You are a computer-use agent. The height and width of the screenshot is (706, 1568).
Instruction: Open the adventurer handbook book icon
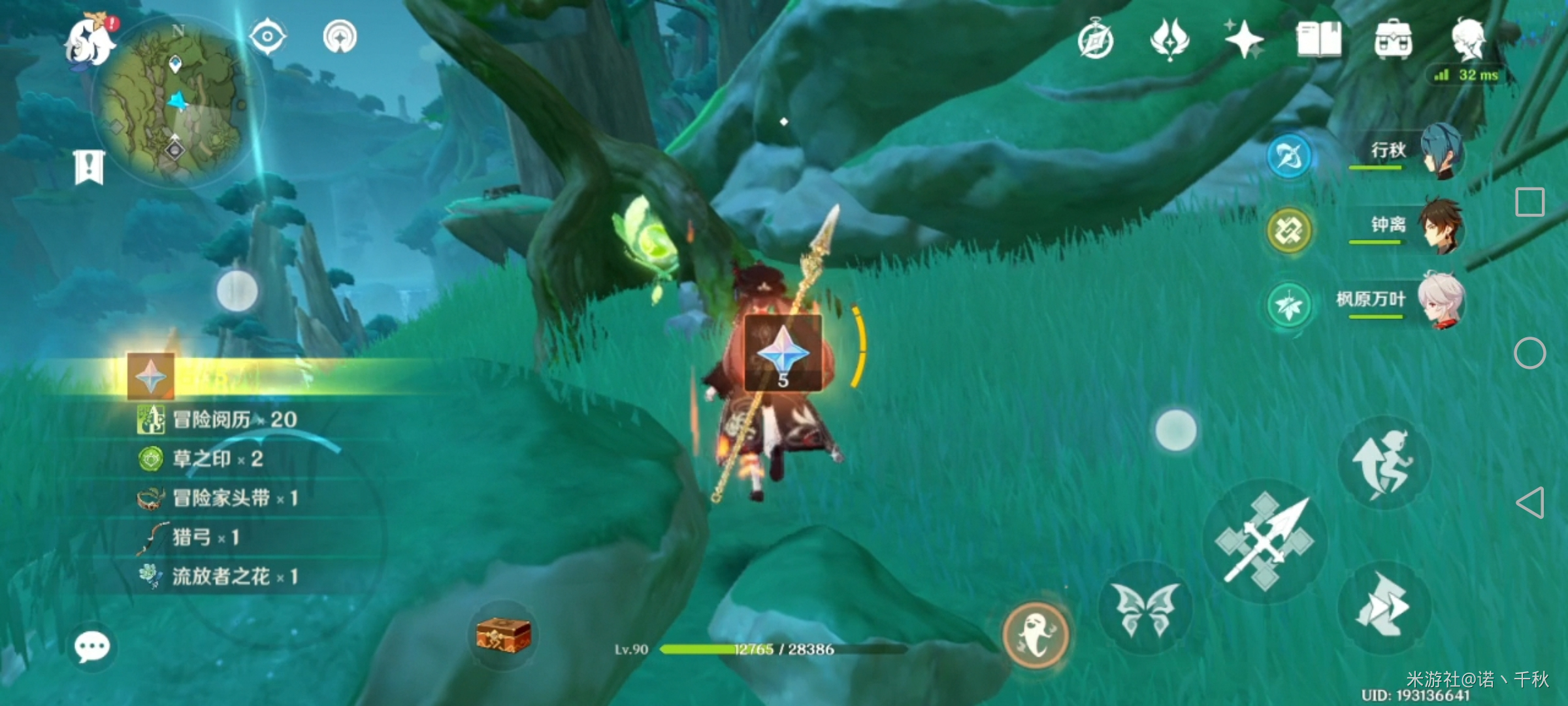(x=1318, y=39)
